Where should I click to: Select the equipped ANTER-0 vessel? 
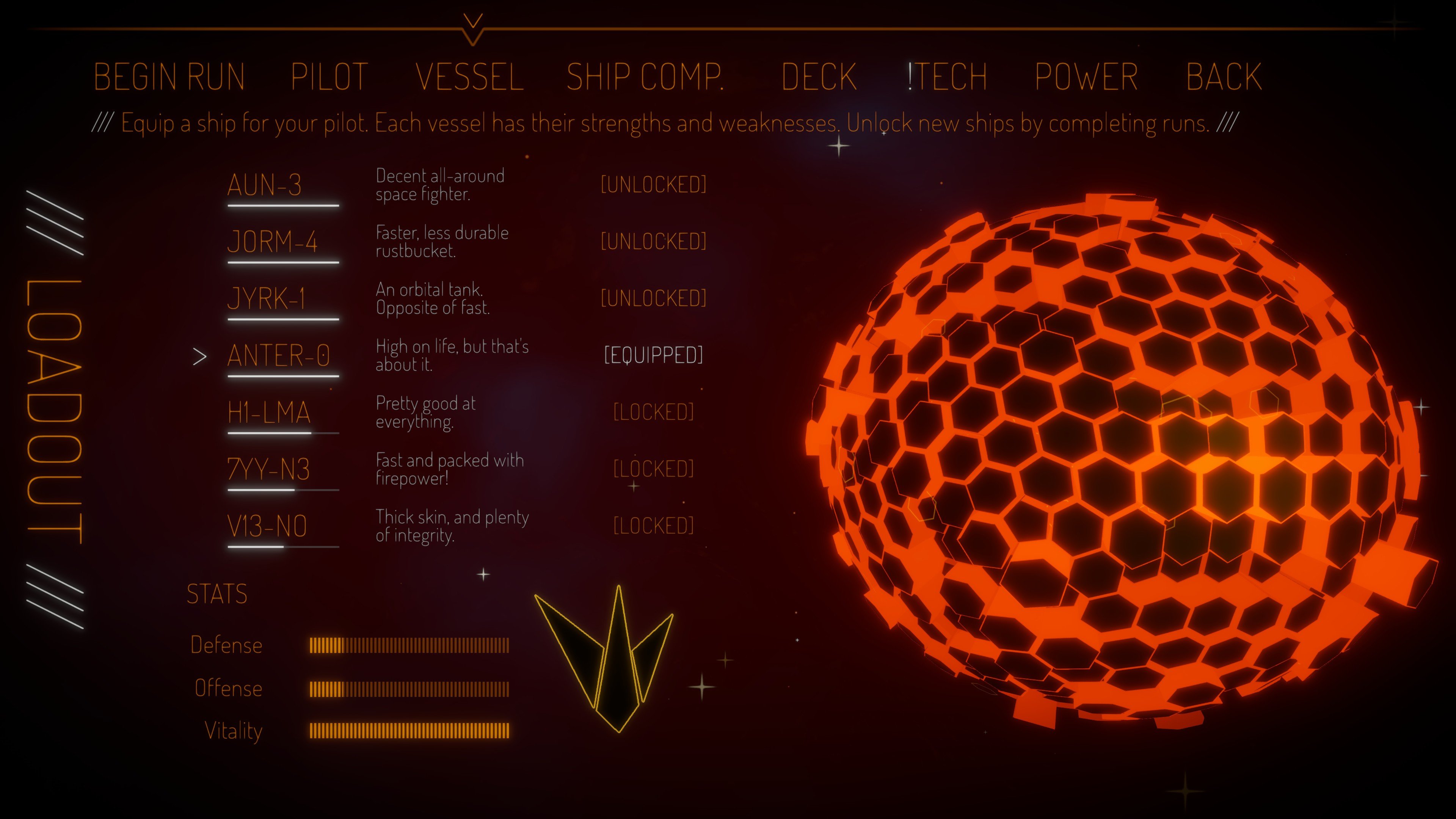[279, 356]
